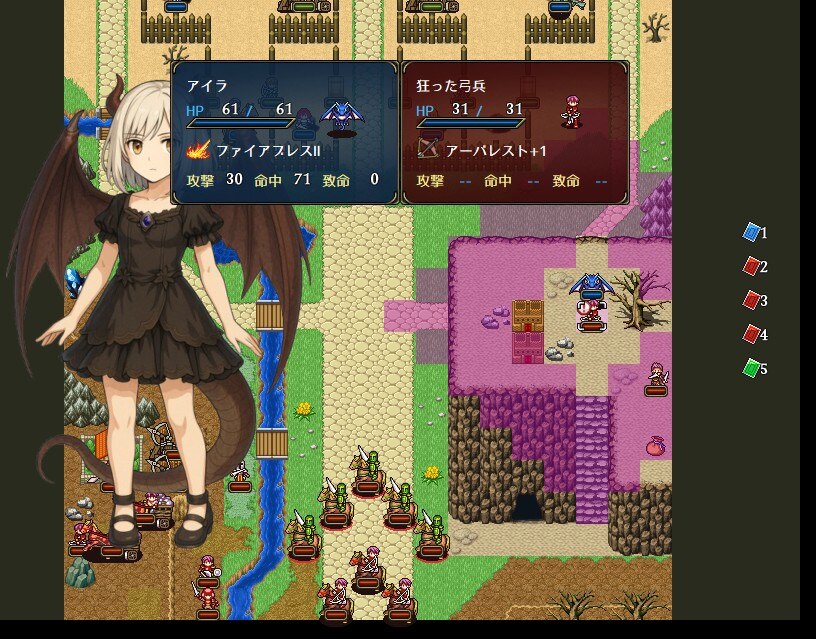
Task: Select the red card numbered 4
Action: (x=752, y=335)
